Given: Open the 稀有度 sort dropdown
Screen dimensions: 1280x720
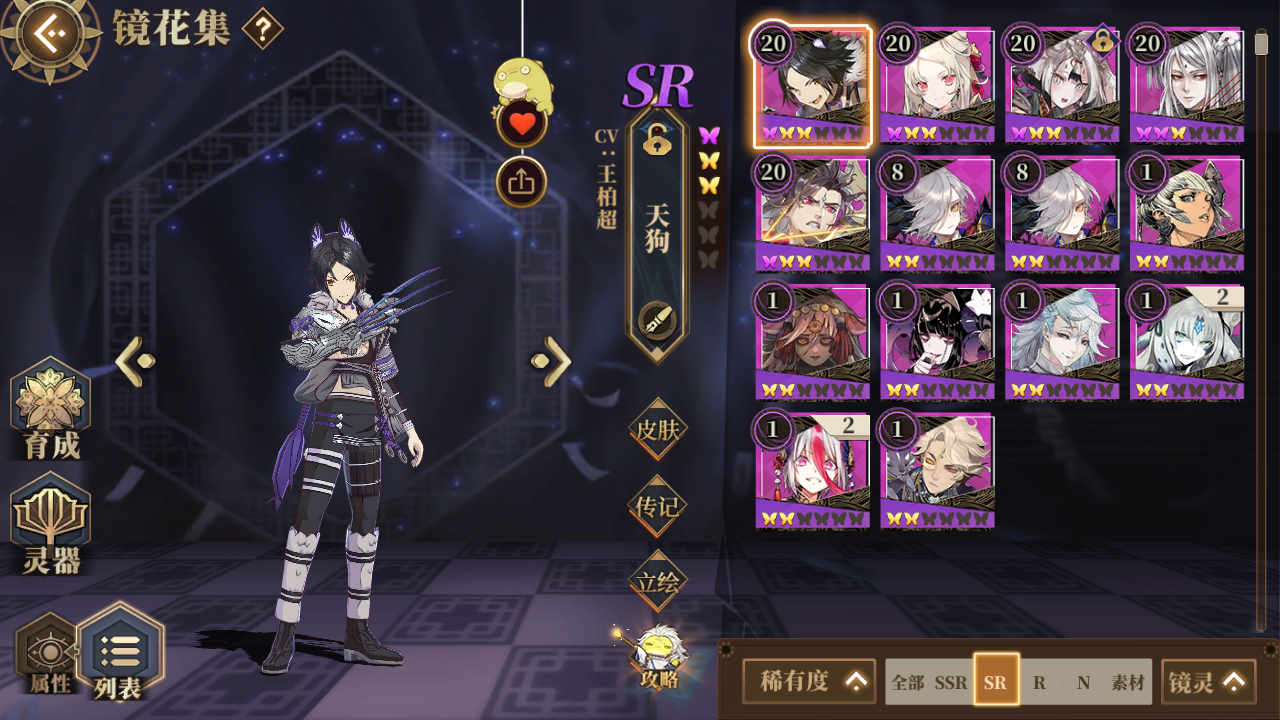Looking at the screenshot, I should [809, 681].
